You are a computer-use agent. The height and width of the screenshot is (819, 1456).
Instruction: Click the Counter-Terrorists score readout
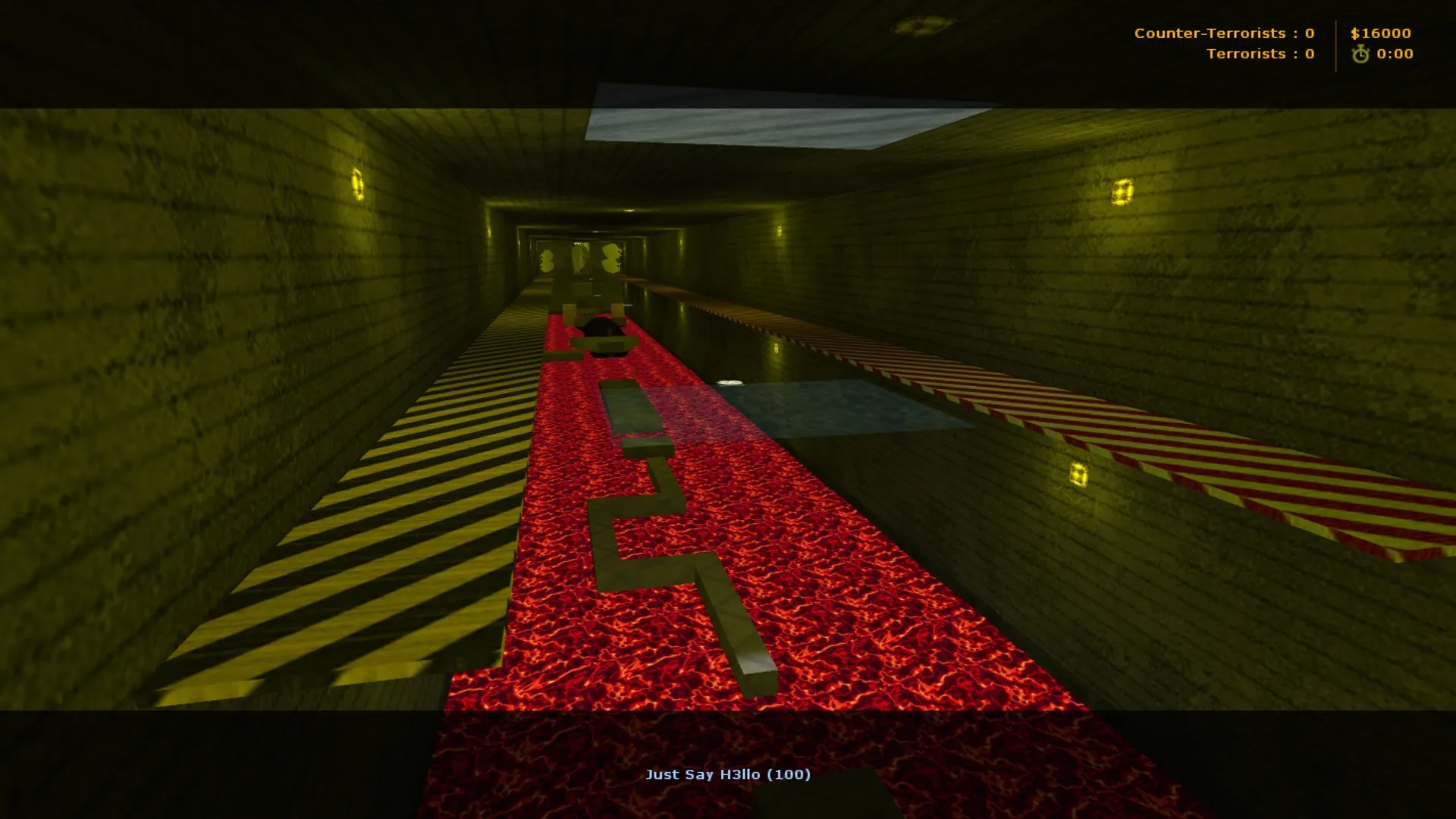(1224, 33)
